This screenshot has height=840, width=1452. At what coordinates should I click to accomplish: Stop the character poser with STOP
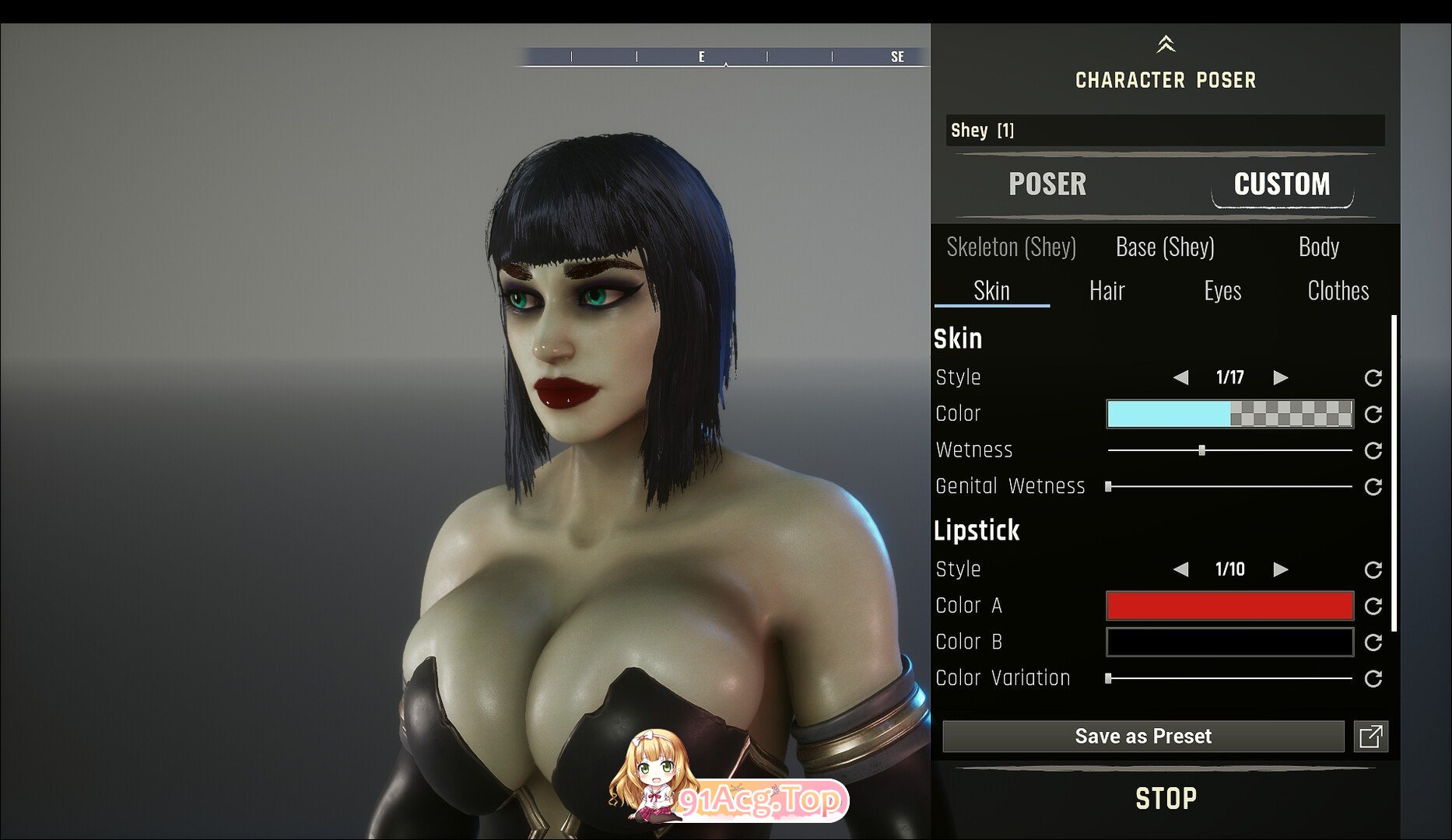tap(1165, 799)
